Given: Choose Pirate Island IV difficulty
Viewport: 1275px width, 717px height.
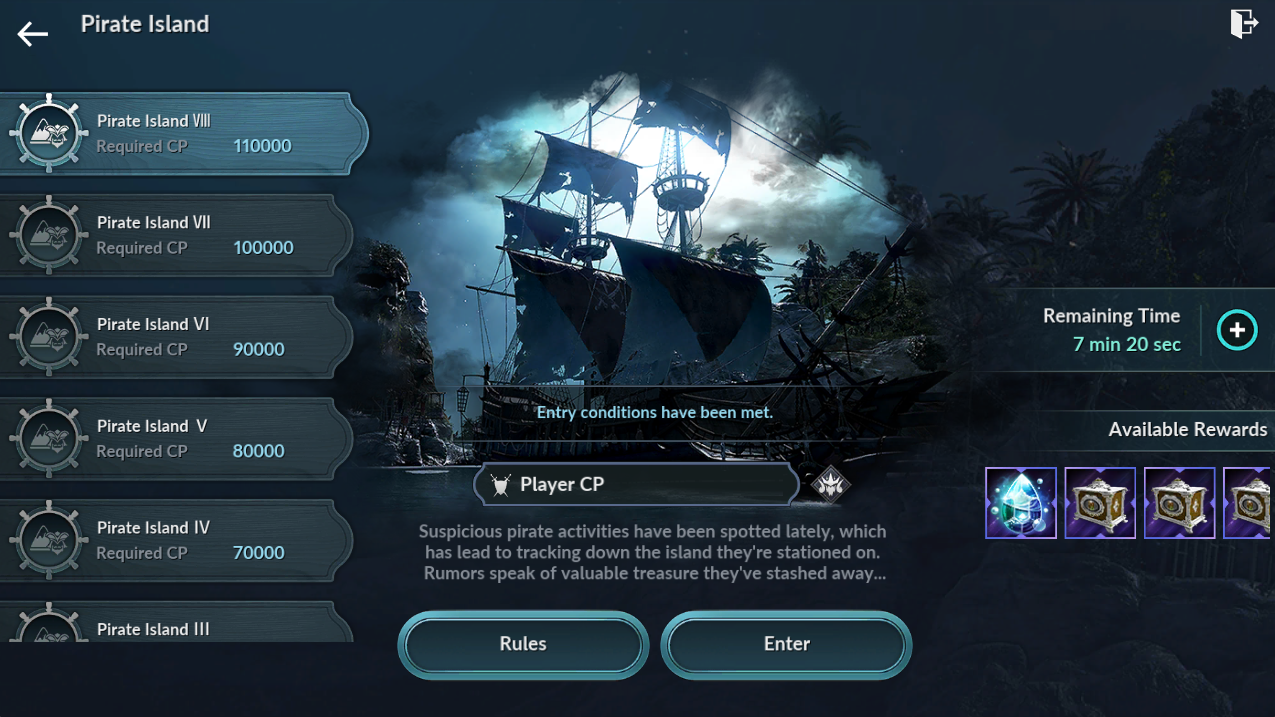Looking at the screenshot, I should click(175, 540).
